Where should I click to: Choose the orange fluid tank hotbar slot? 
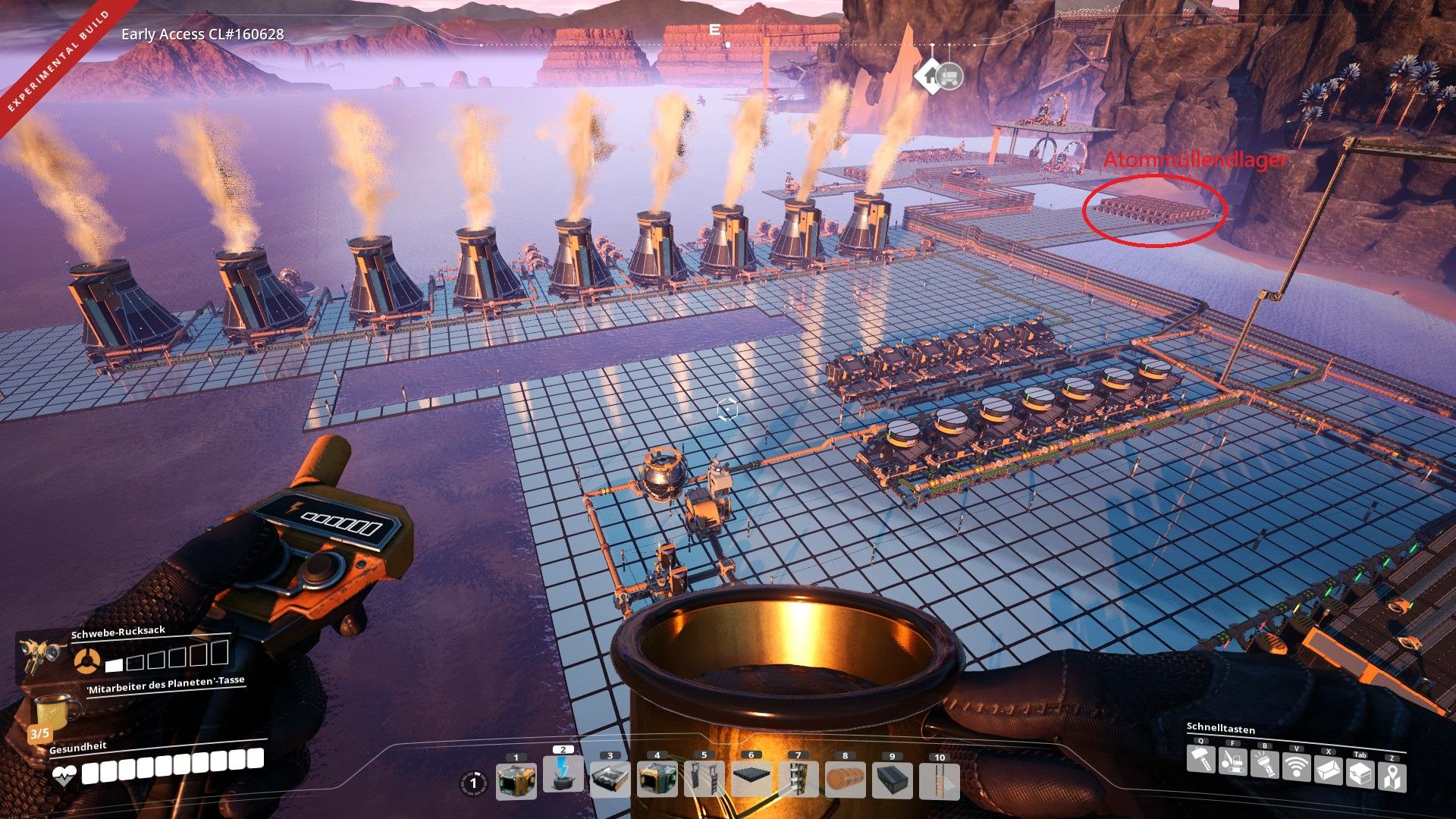click(845, 780)
